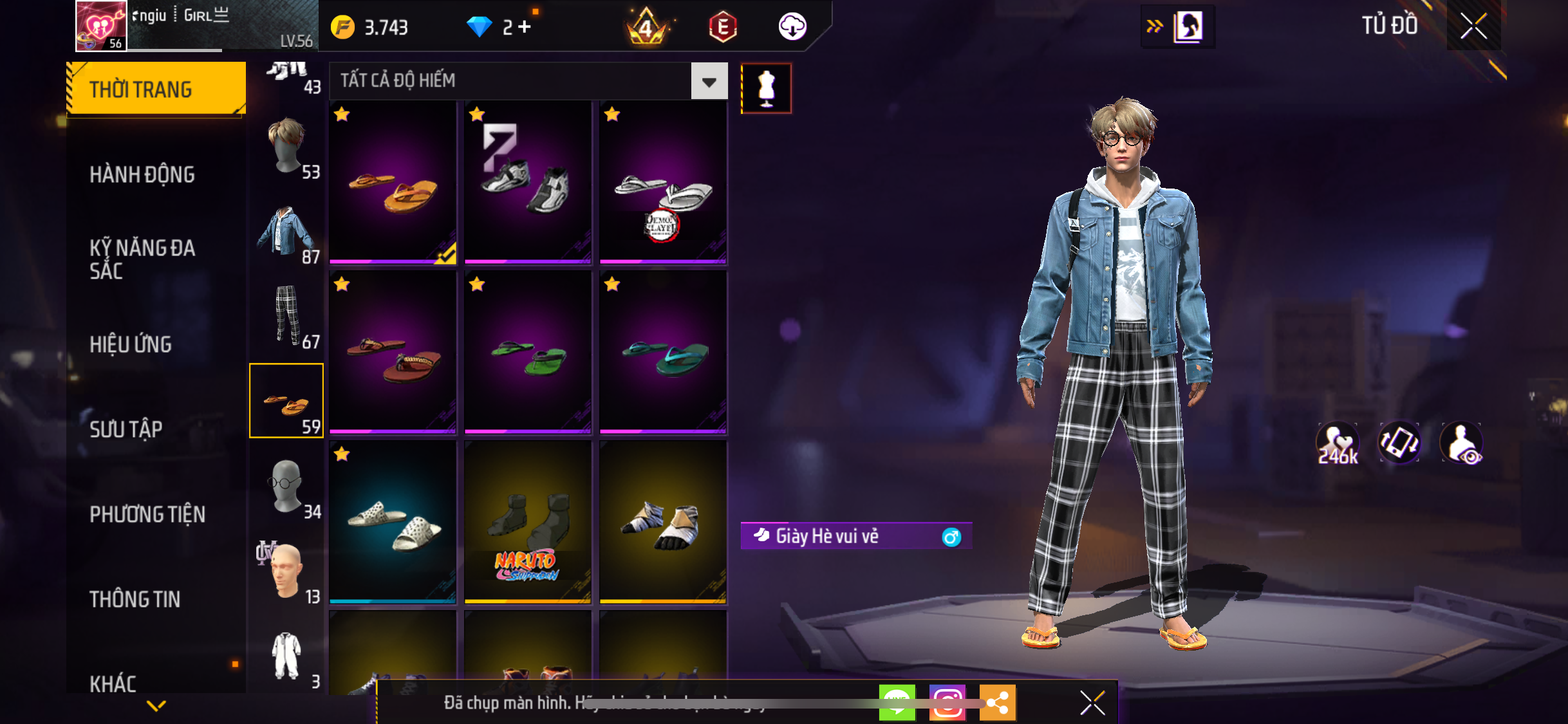Screen dimensions: 1568x724
Task: Dismiss the screenshot notification bar
Action: coord(1092,703)
